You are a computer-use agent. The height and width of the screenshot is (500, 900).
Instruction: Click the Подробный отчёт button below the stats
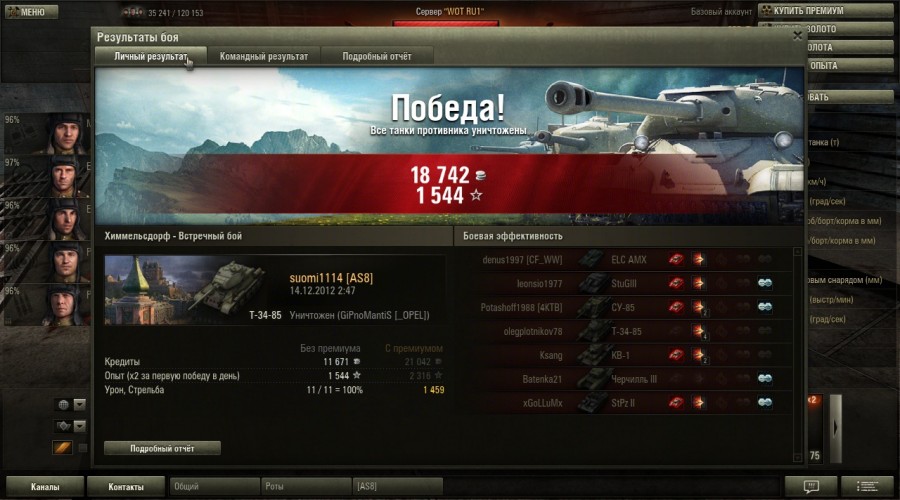pos(162,448)
